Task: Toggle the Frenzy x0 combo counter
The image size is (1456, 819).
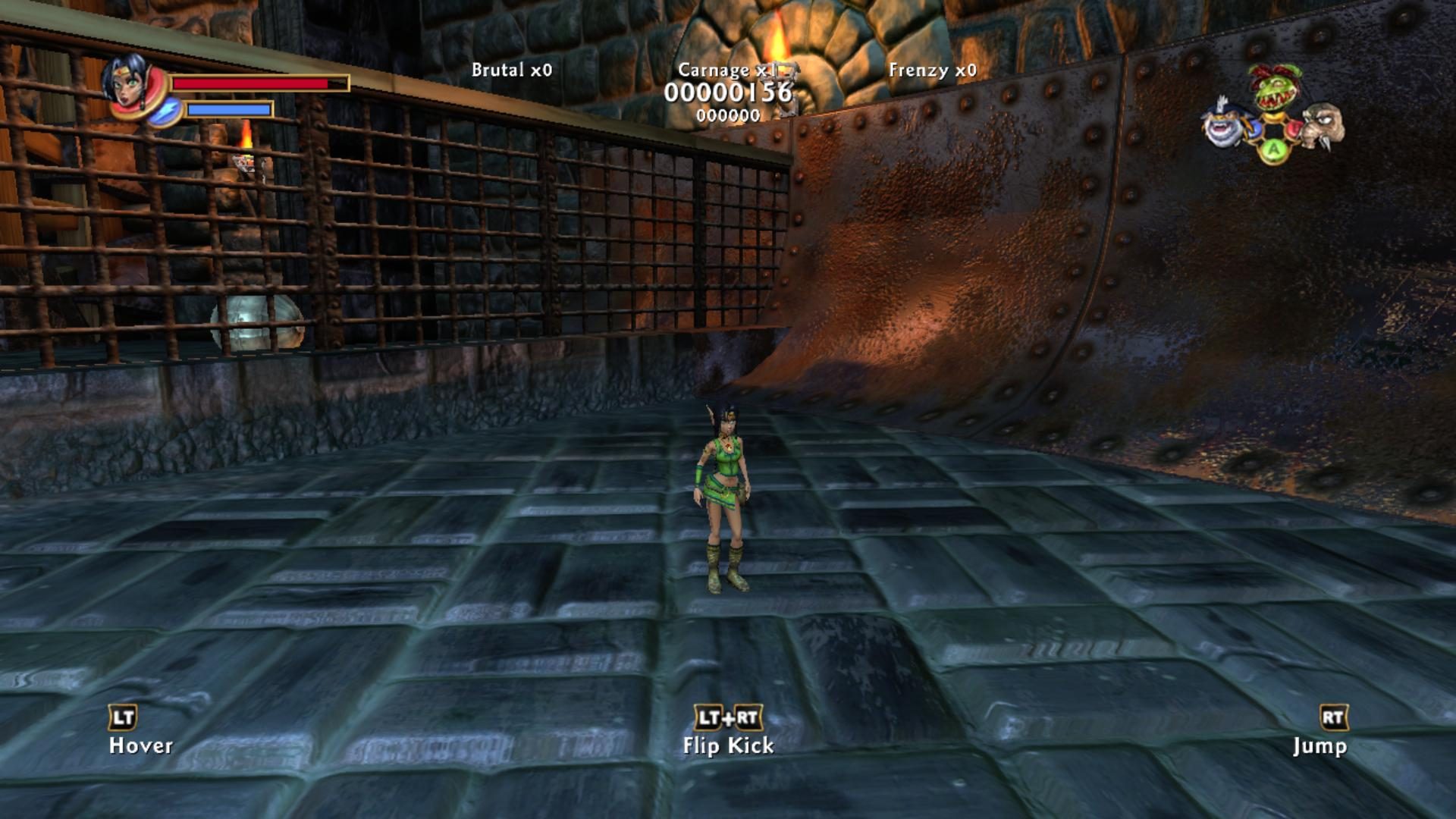Action: [x=935, y=68]
